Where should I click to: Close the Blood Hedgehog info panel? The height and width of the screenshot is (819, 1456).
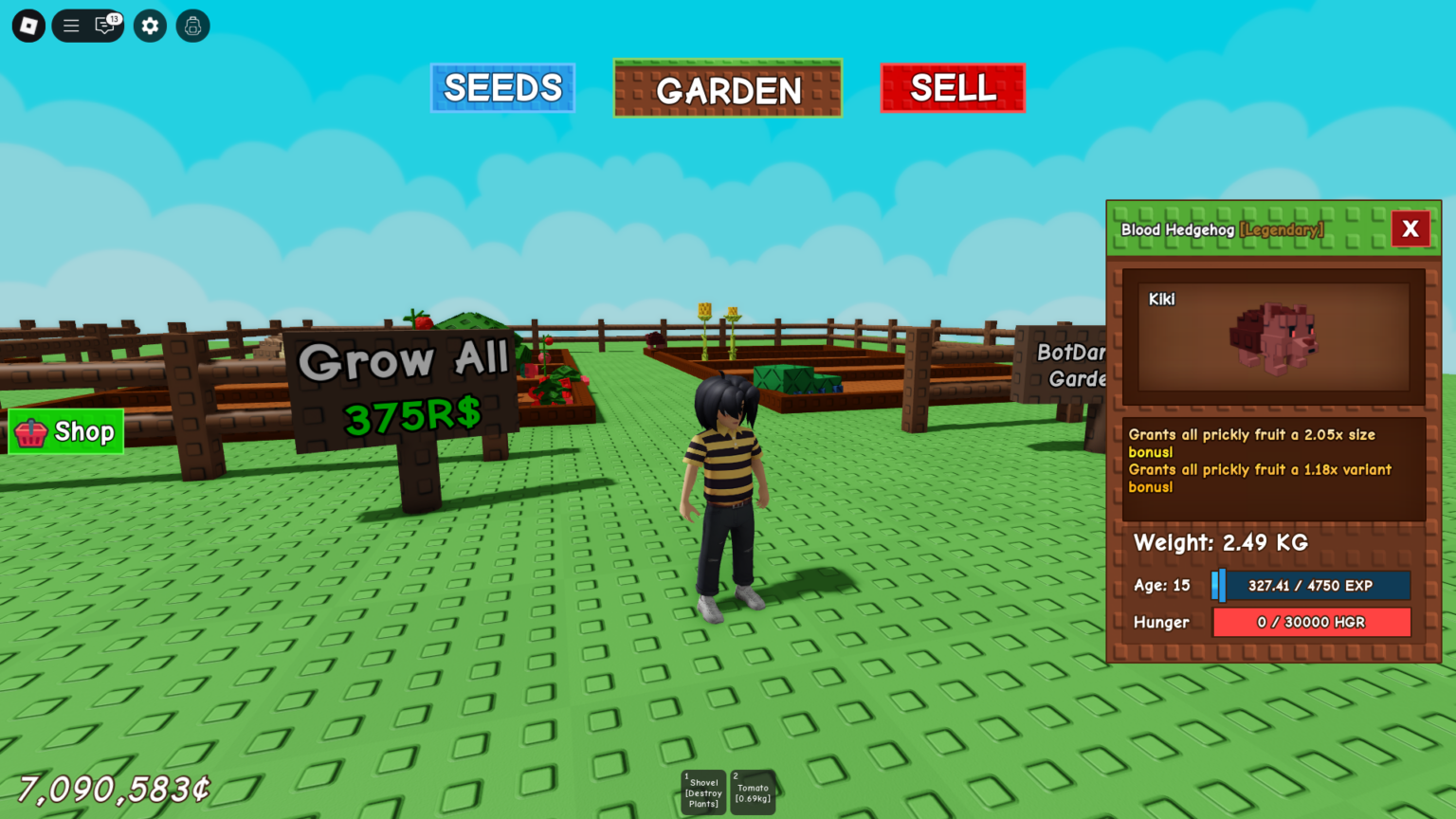click(x=1411, y=228)
